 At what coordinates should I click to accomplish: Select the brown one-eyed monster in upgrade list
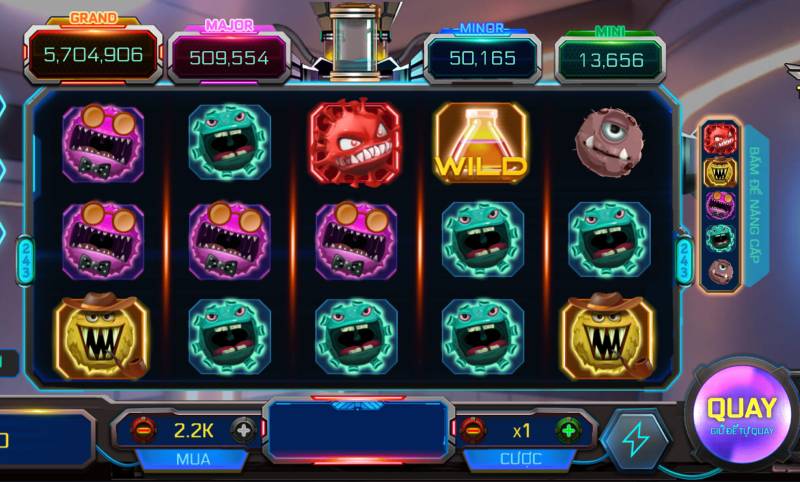[720, 270]
